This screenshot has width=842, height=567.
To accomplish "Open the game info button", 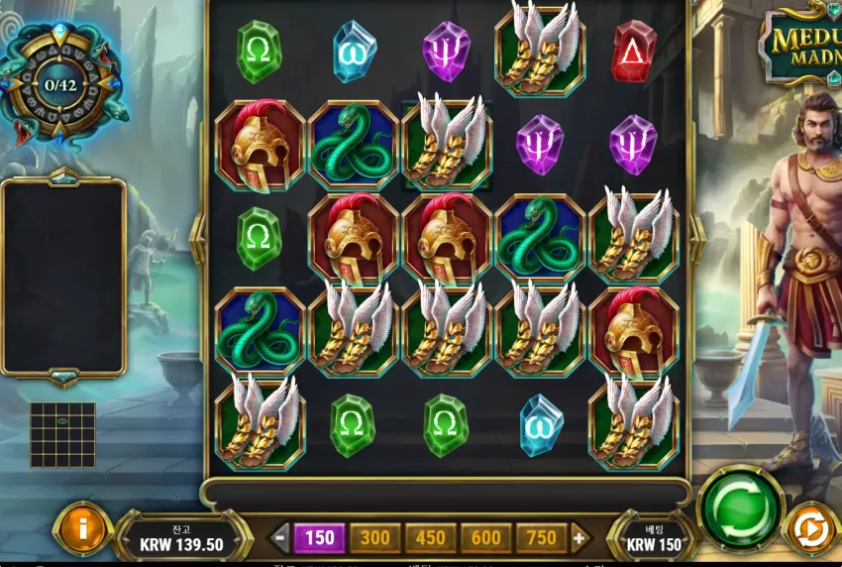I will [x=82, y=527].
